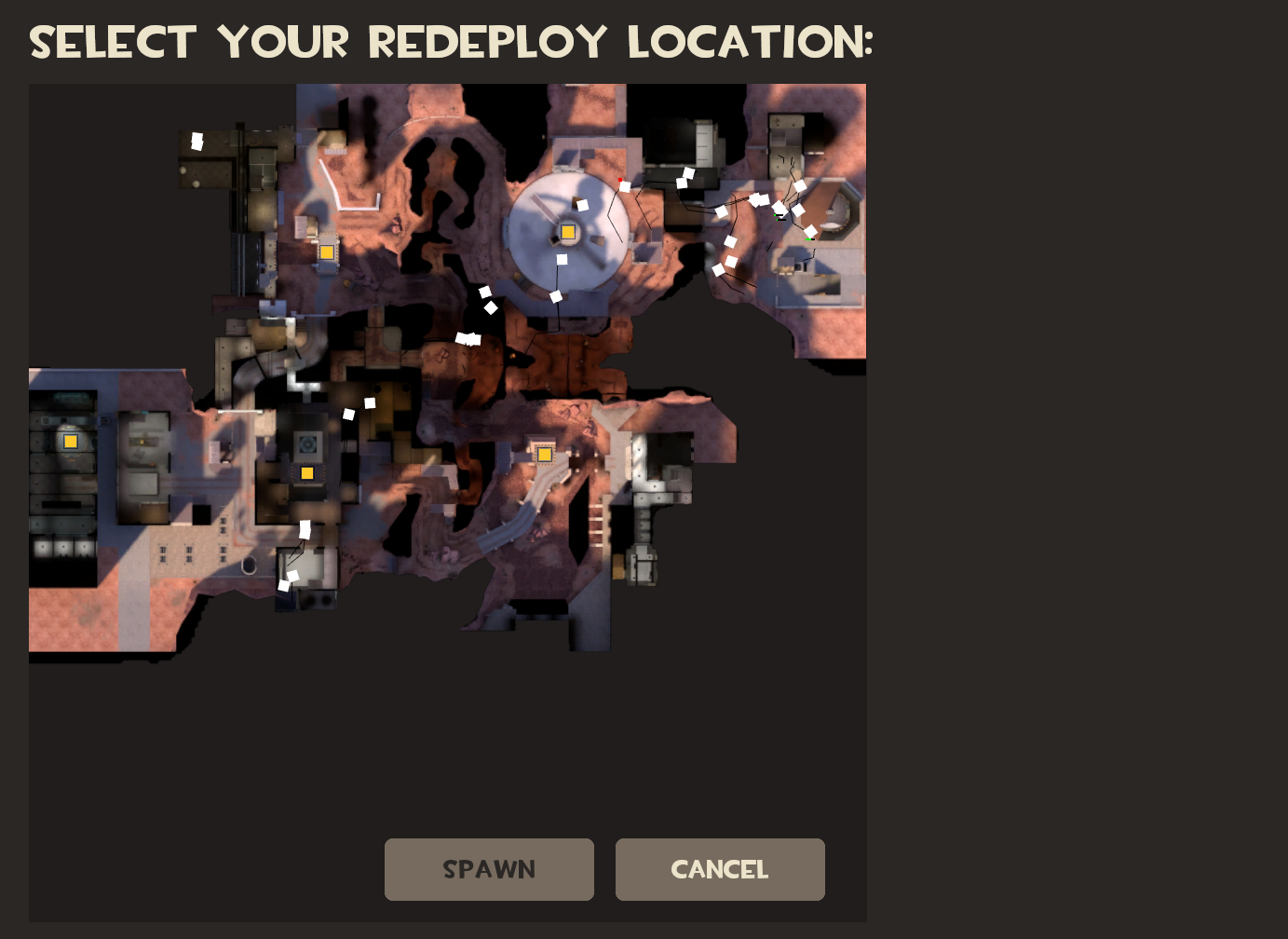Click the white marker beside the top-center black building
Image resolution: width=1288 pixels, height=939 pixels.
pyautogui.click(x=687, y=174)
